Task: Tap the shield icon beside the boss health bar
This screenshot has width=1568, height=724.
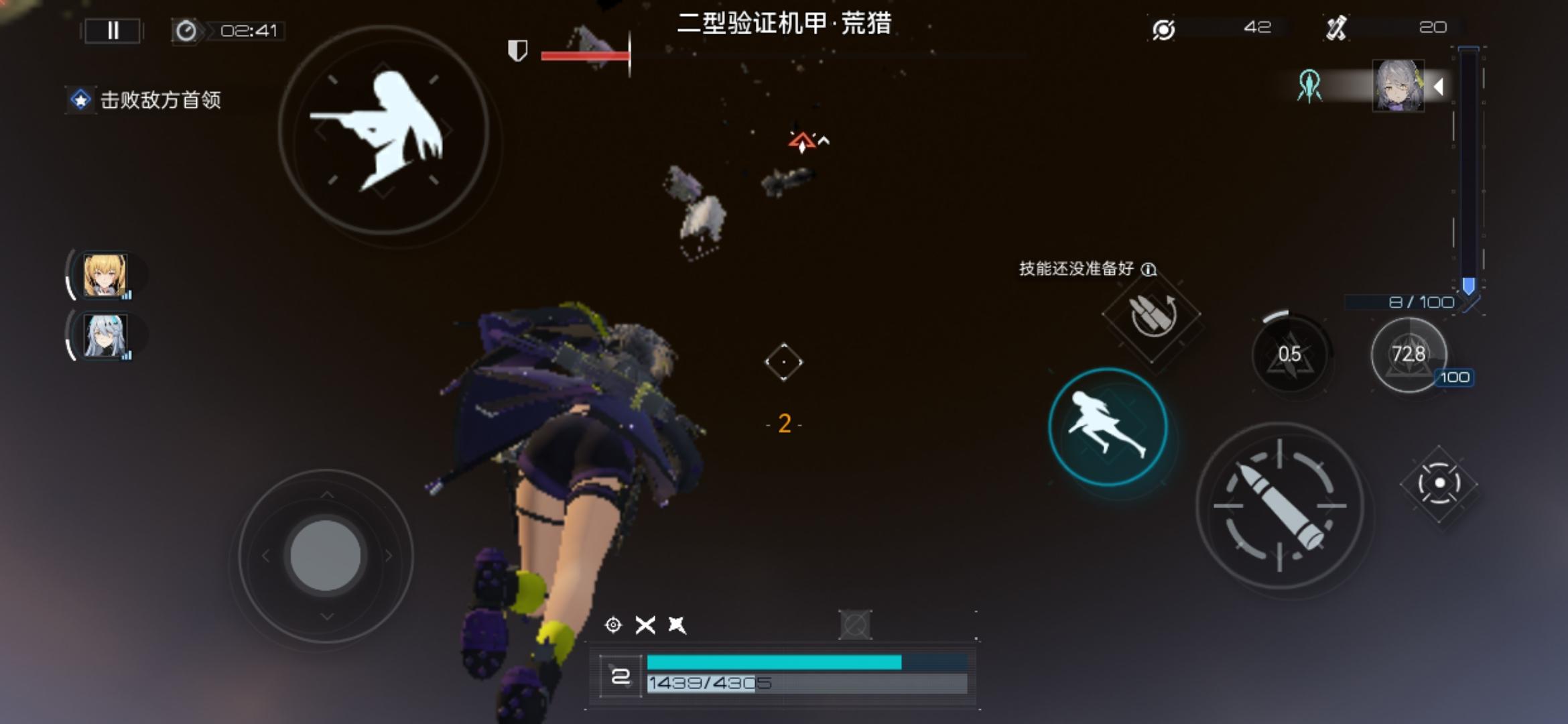Action: coord(517,50)
